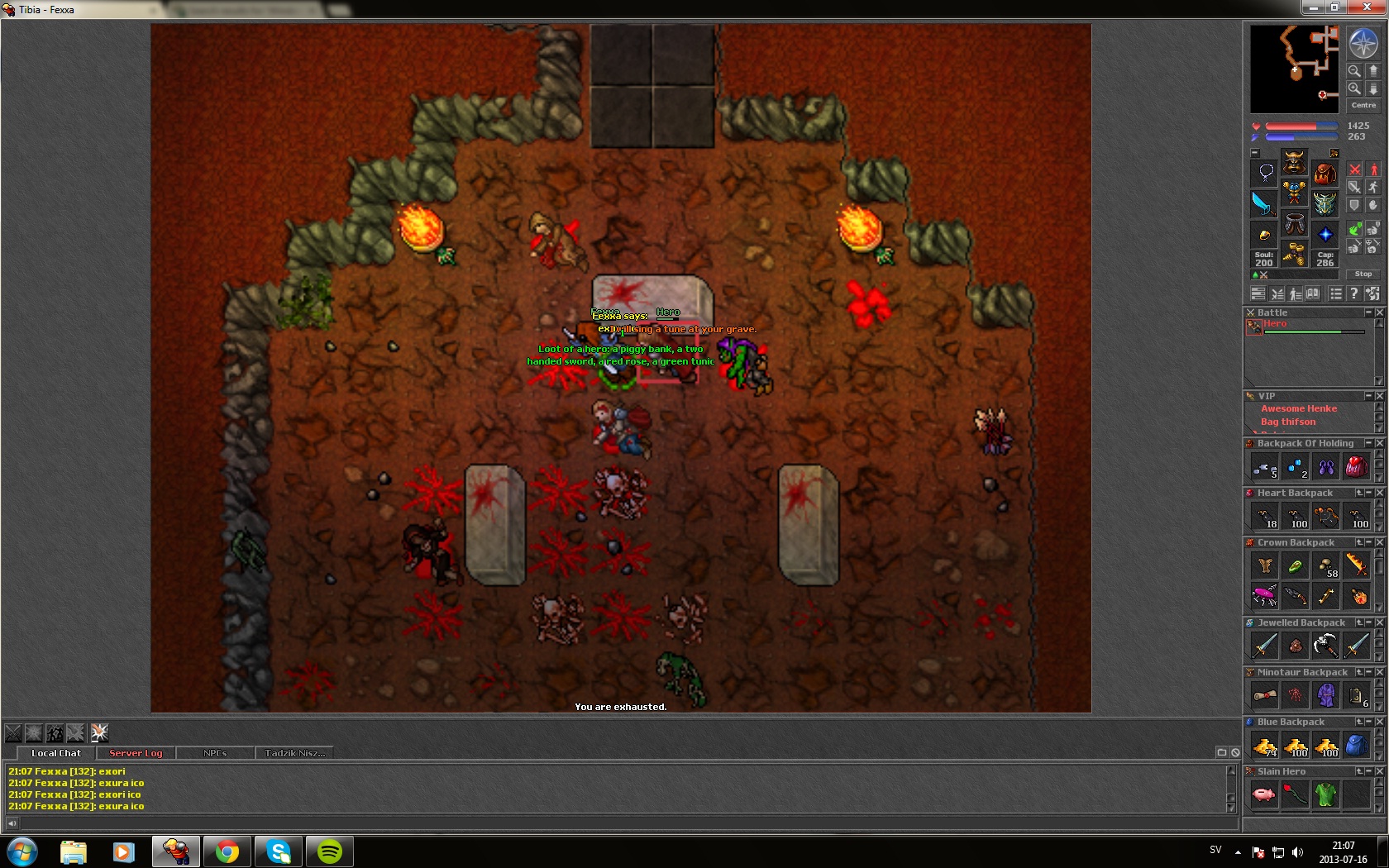Target Hero in the Battle list
The width and height of the screenshot is (1389, 868).
[x=1274, y=324]
